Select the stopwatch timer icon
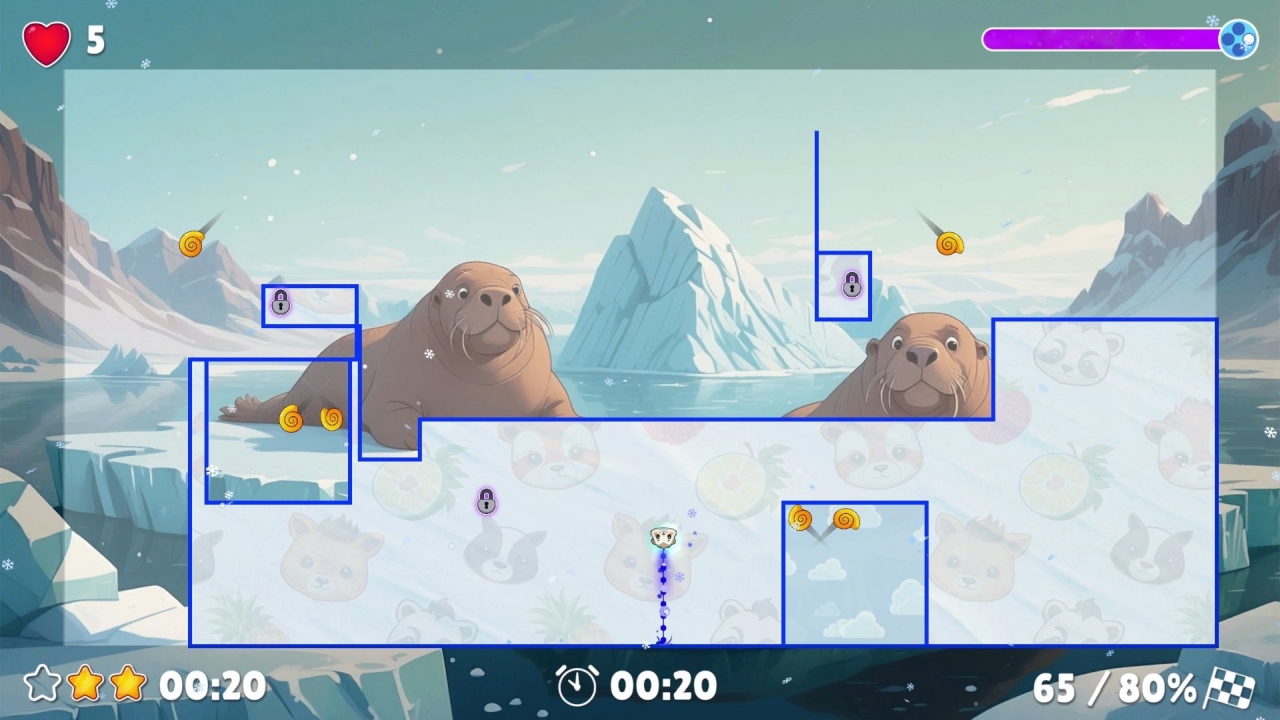This screenshot has width=1280, height=720. (x=578, y=687)
